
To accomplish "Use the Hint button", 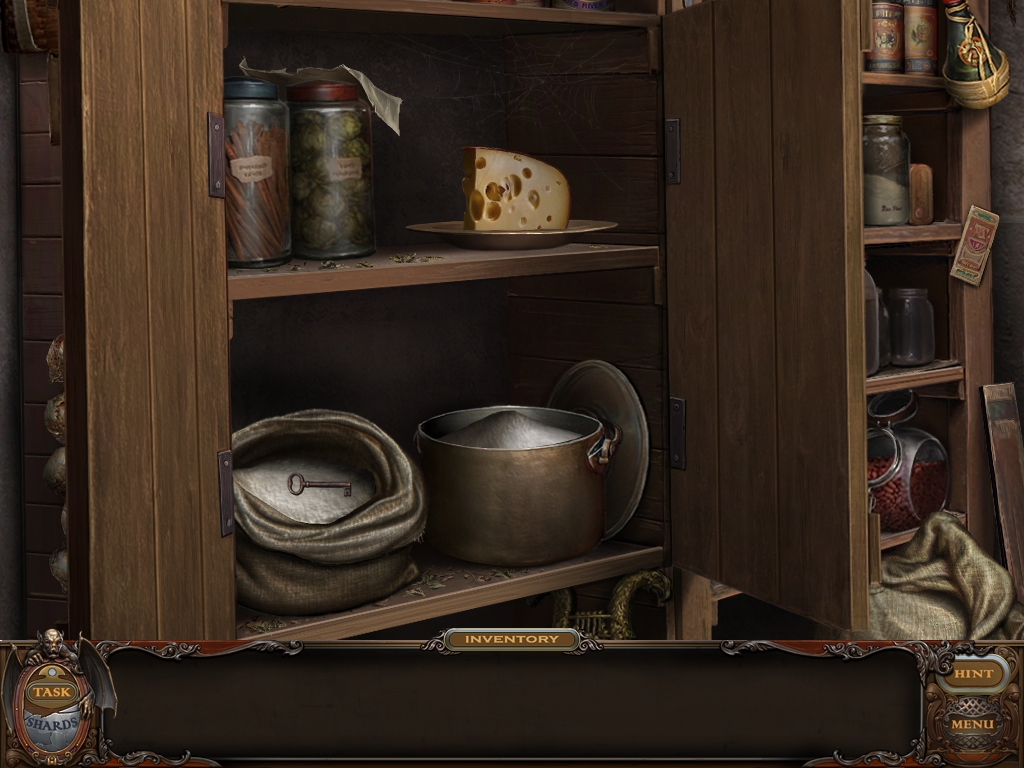I will click(x=972, y=674).
